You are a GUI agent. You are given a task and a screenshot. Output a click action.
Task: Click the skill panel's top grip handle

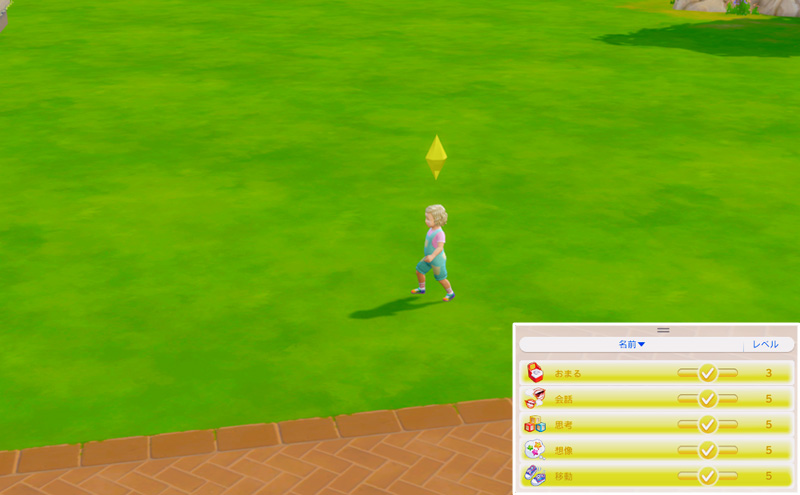(663, 330)
